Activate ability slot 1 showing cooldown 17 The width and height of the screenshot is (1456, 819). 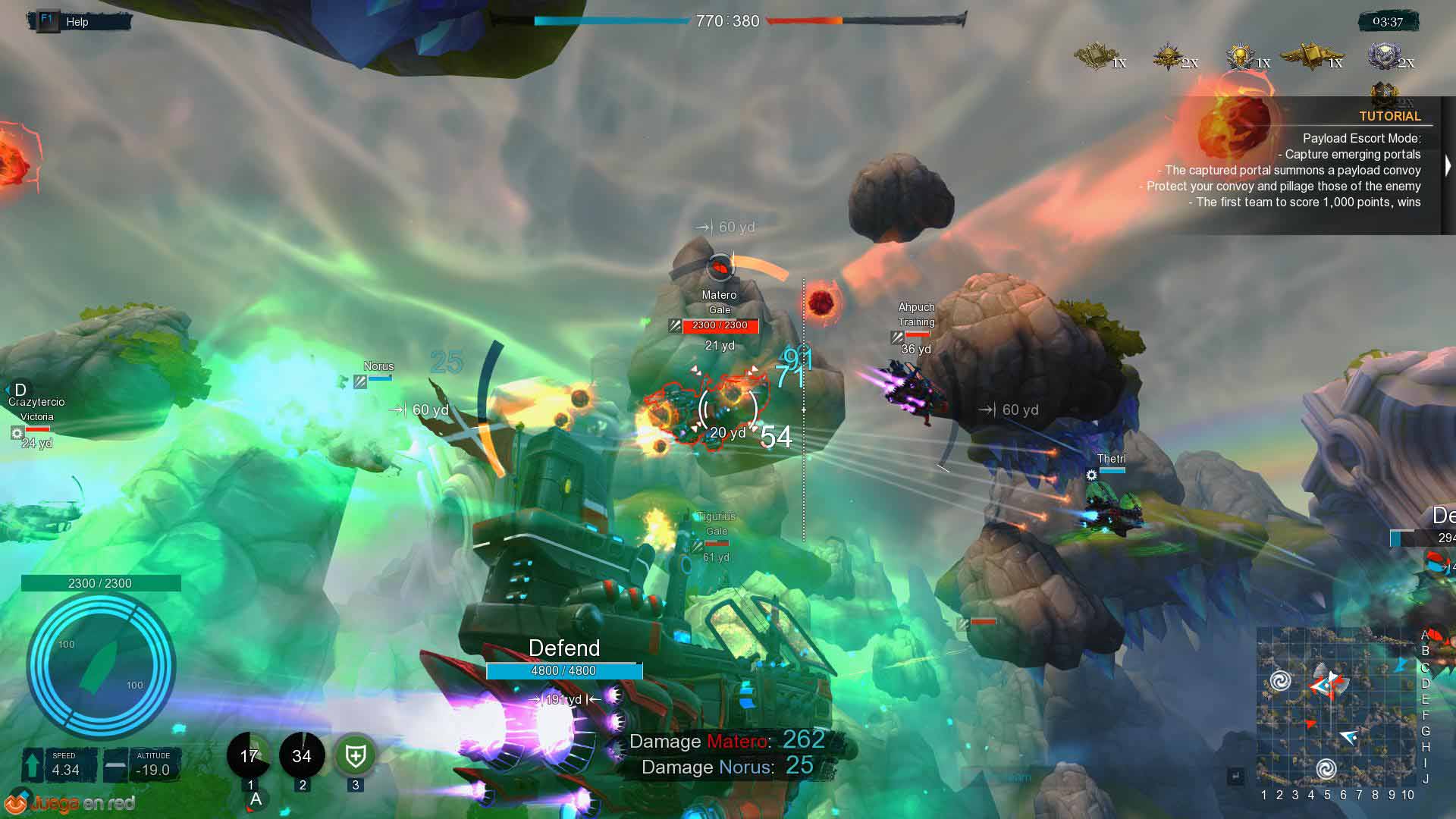249,755
